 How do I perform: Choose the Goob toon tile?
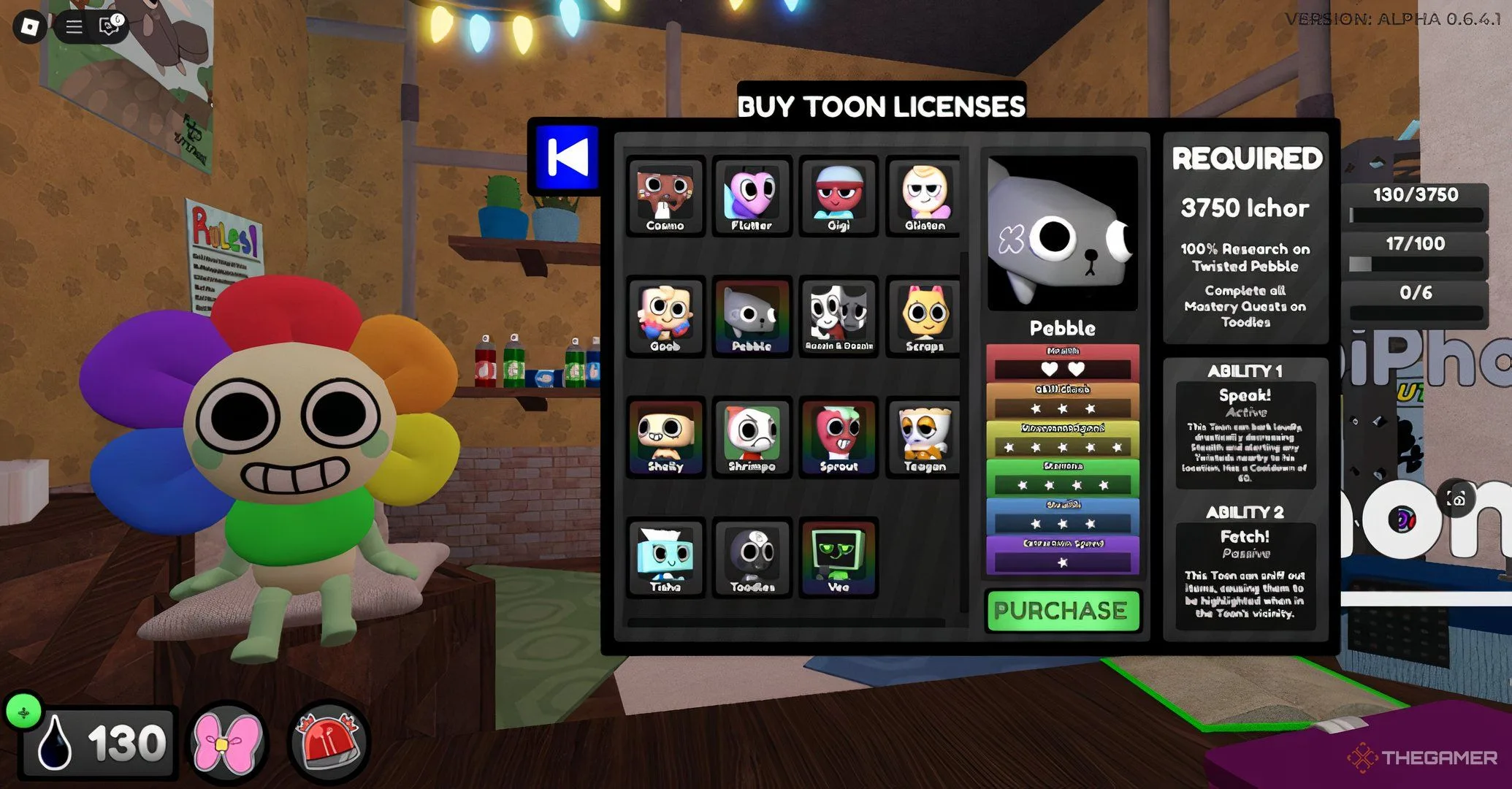coord(665,316)
